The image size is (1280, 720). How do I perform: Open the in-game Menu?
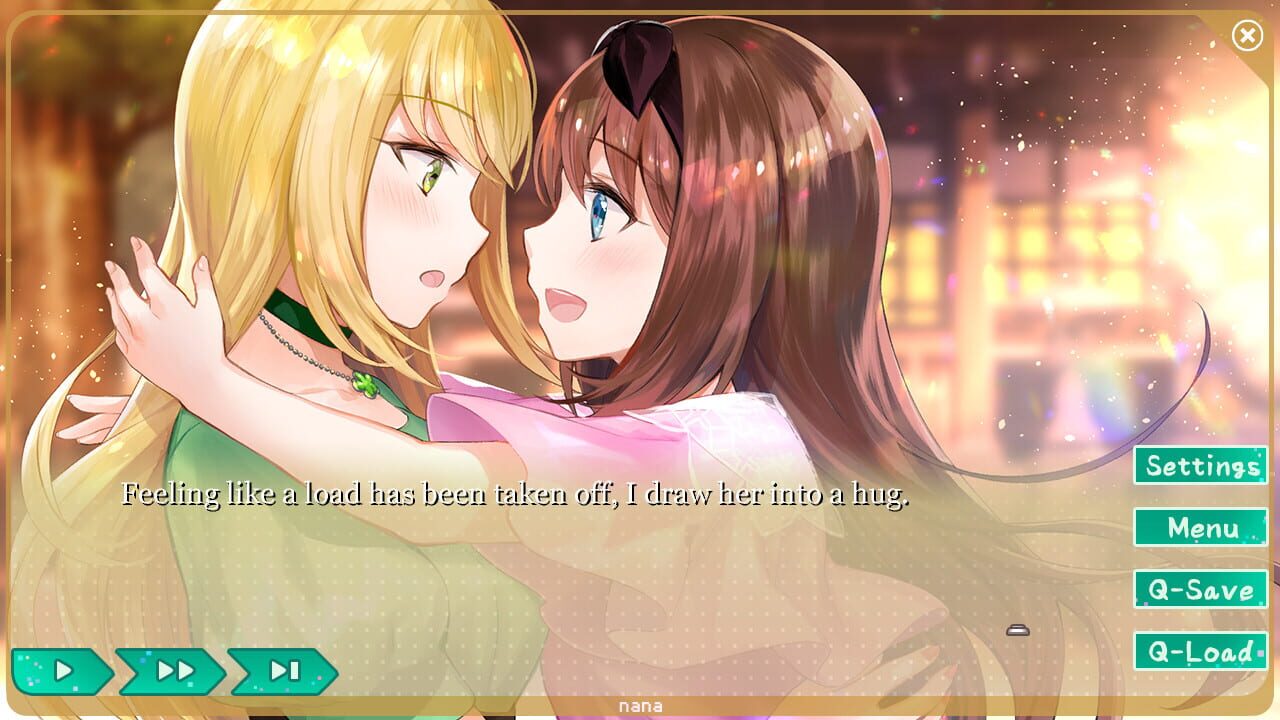1199,528
